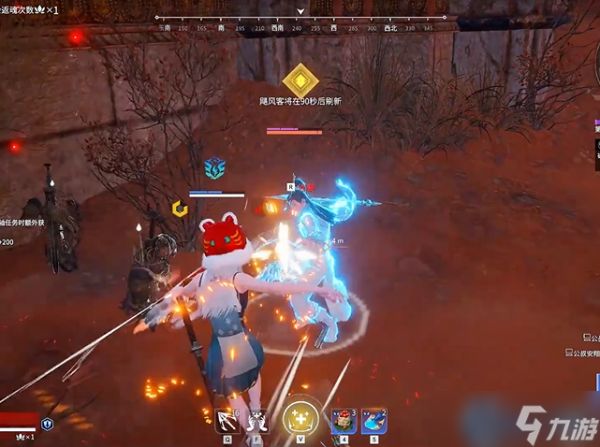Select the grappling hook skill icon
Screen dimensions: 600x447
pyautogui.click(x=228, y=420)
